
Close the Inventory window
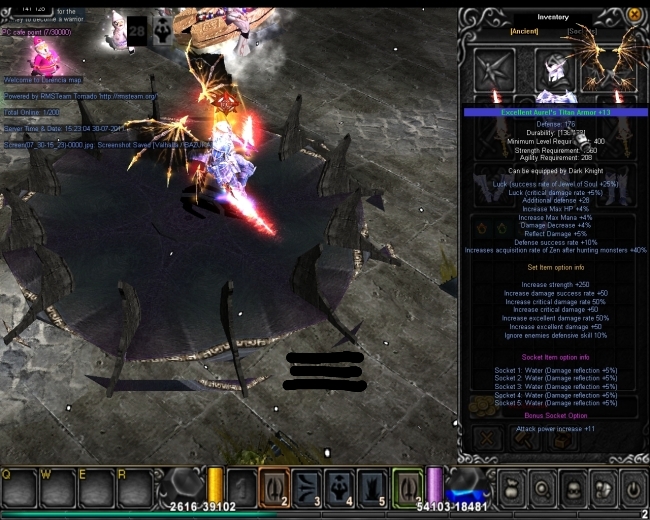[x=634, y=15]
